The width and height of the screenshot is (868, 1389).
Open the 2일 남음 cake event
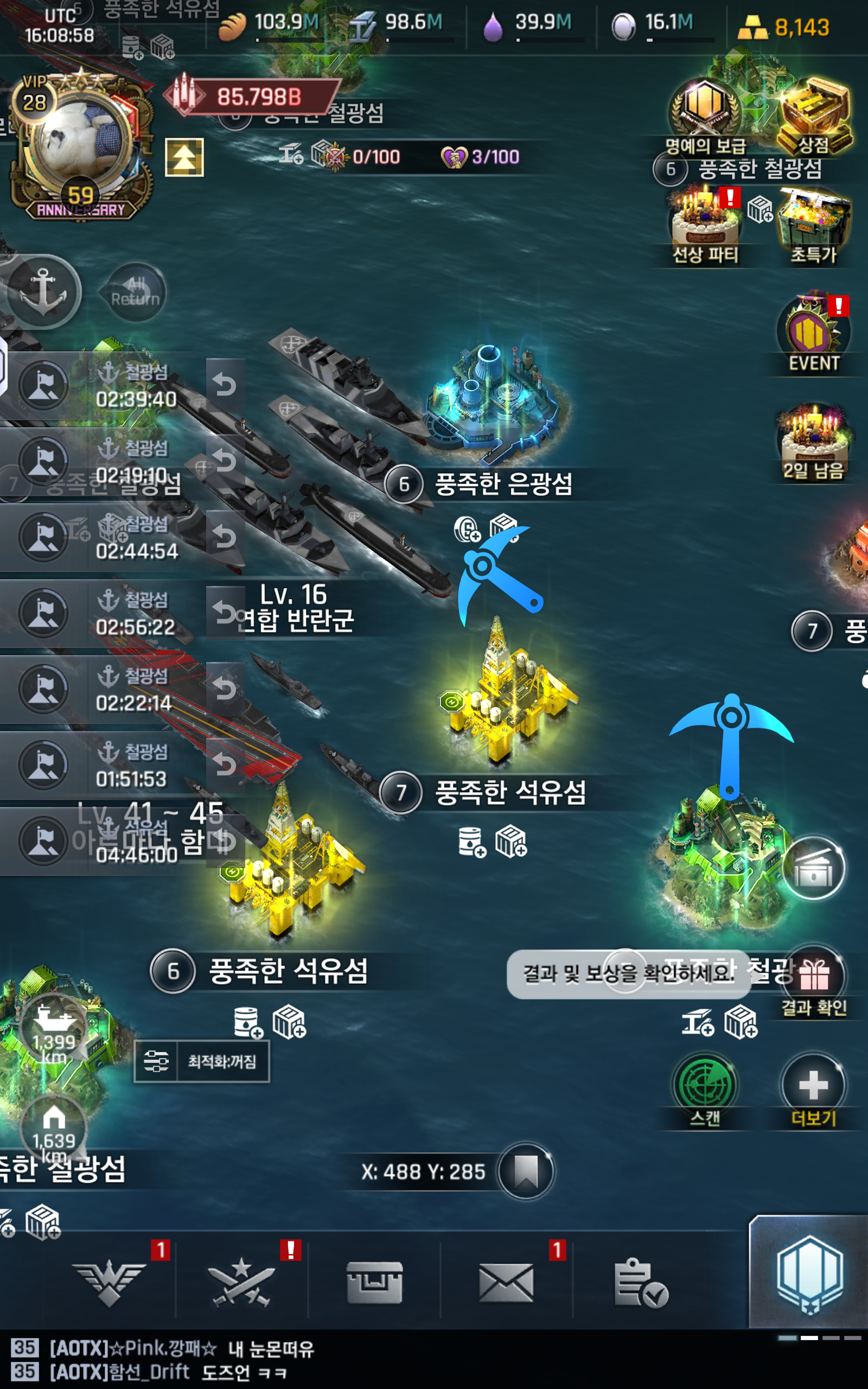(x=813, y=439)
